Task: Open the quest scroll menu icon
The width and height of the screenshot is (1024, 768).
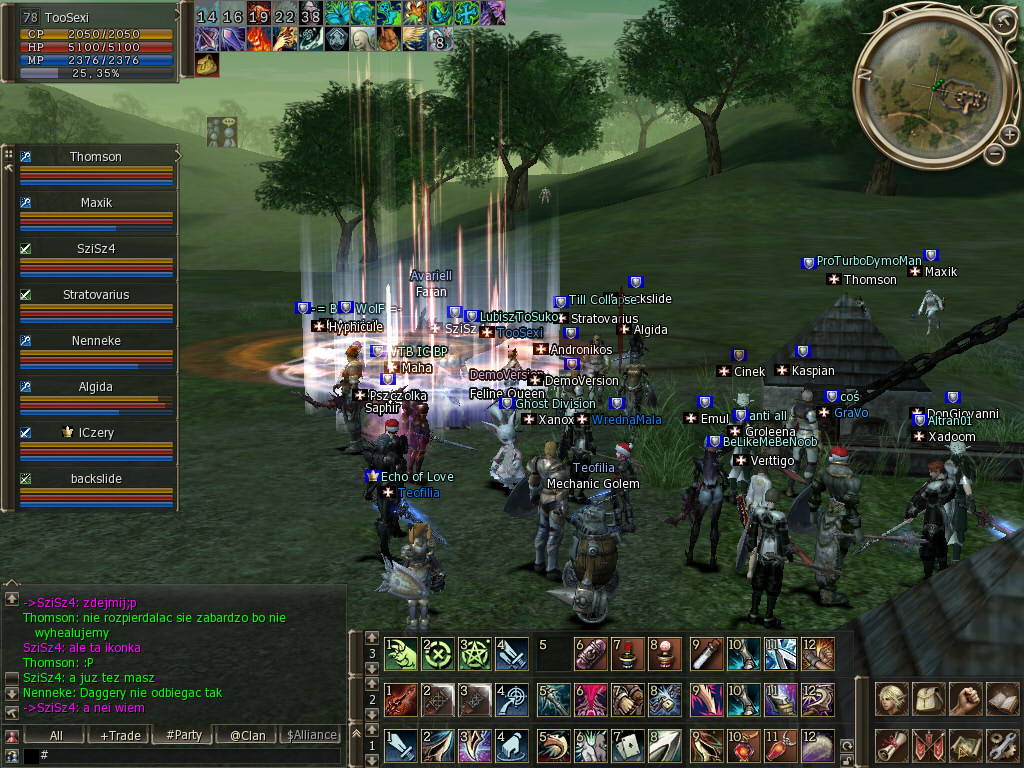Action: pos(890,745)
